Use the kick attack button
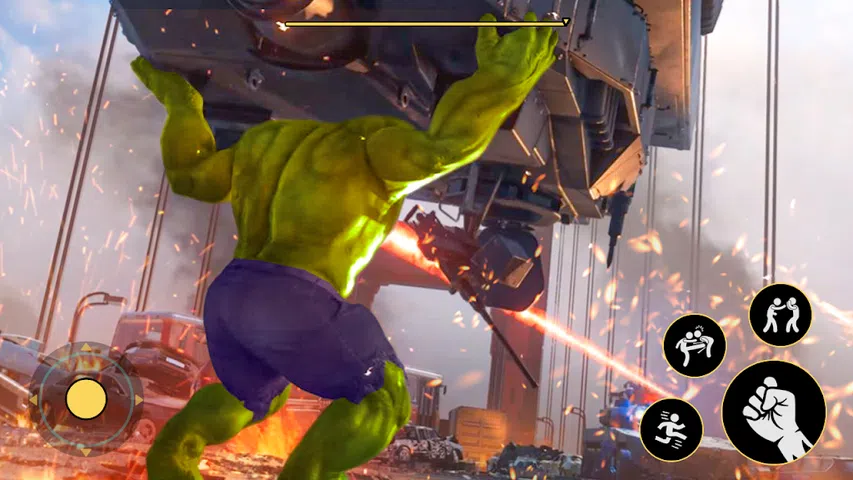Screen dimensions: 853x480 [693, 346]
